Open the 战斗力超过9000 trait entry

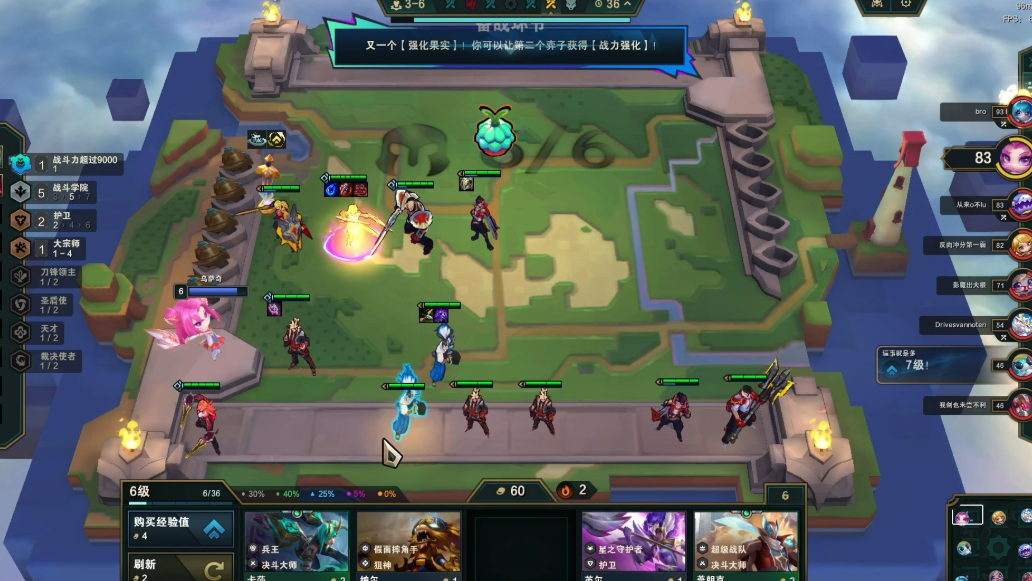click(x=70, y=163)
